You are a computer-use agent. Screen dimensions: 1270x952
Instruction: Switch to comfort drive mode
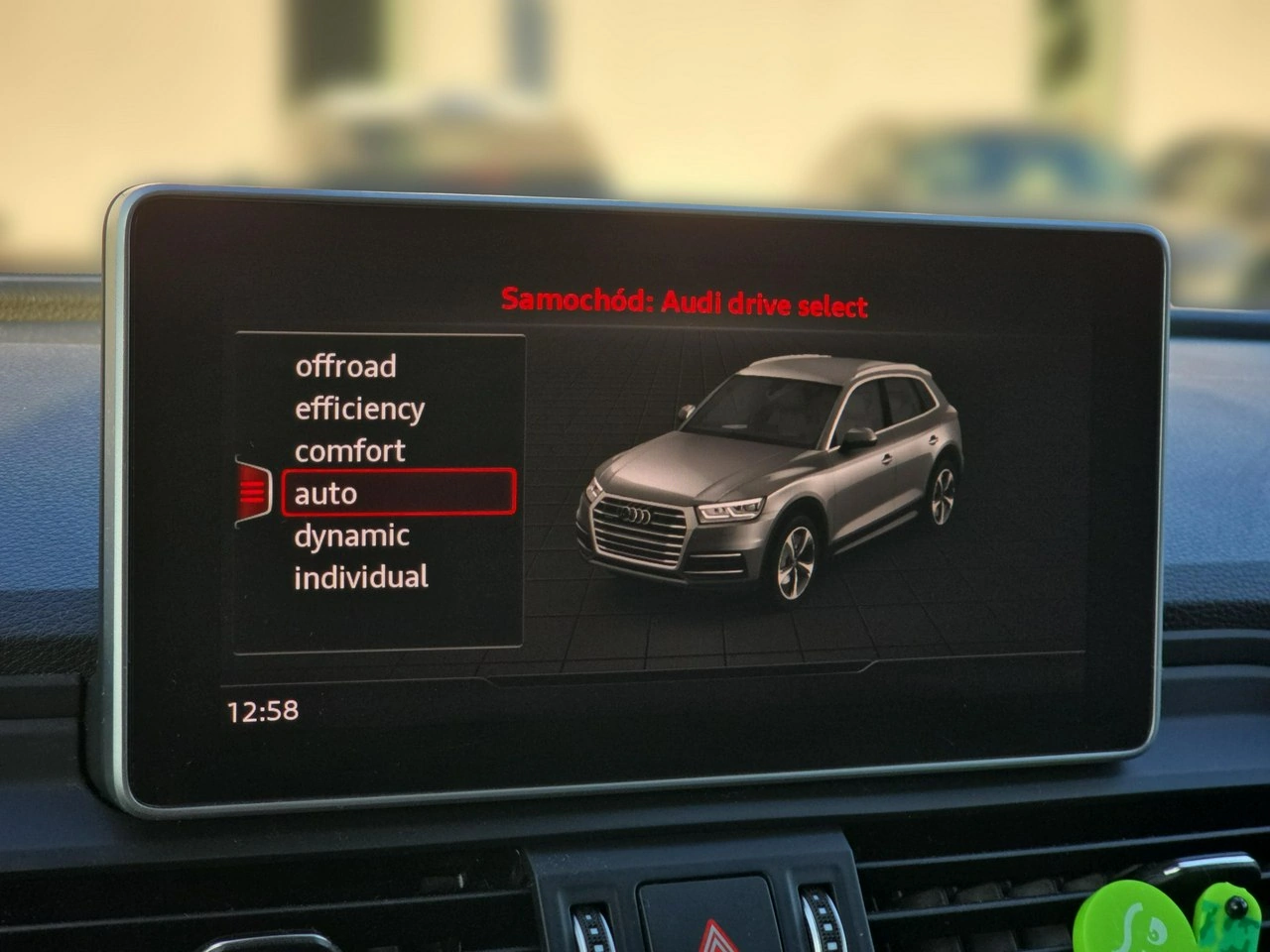coord(348,450)
